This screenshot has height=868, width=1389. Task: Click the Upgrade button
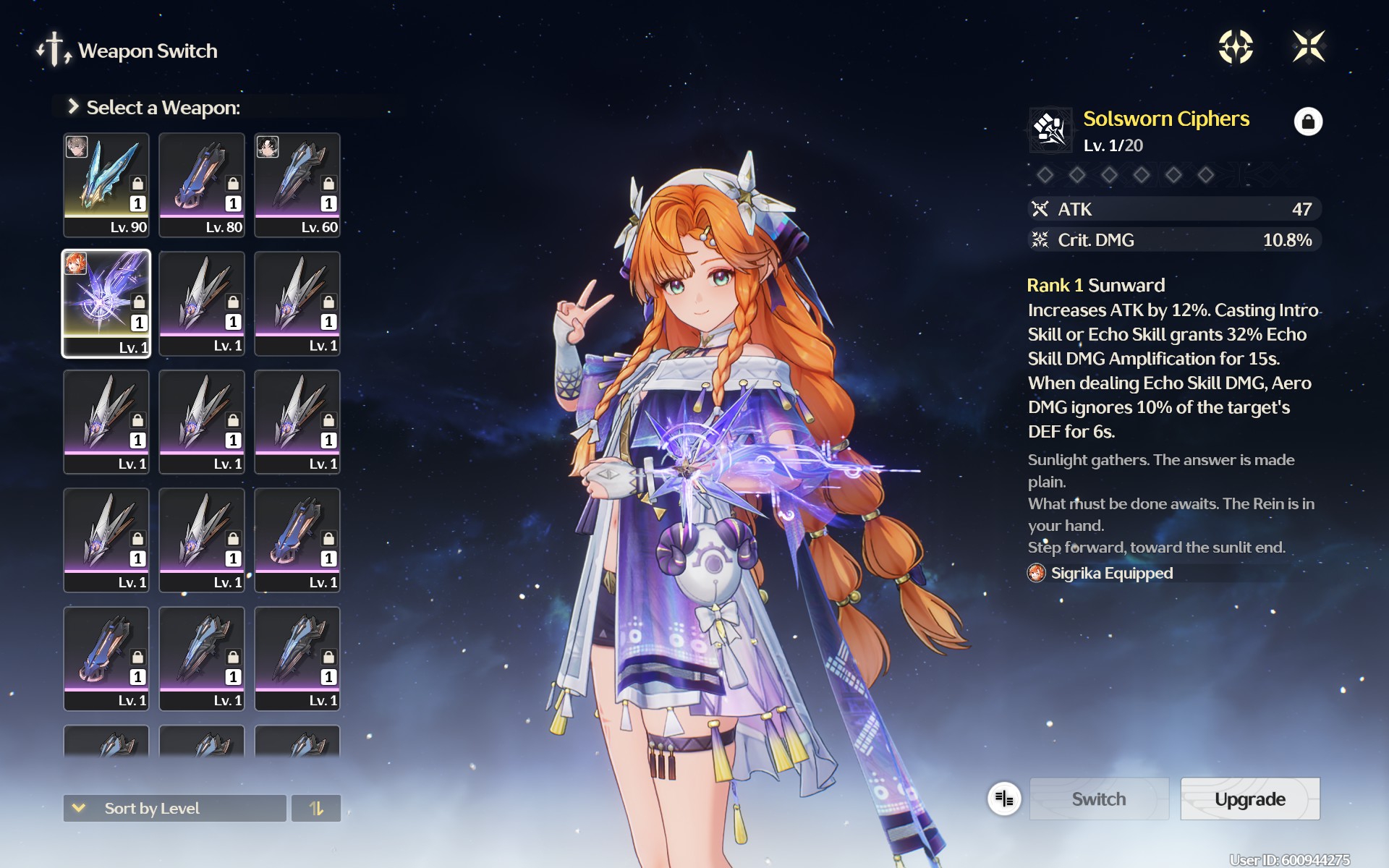(1249, 799)
